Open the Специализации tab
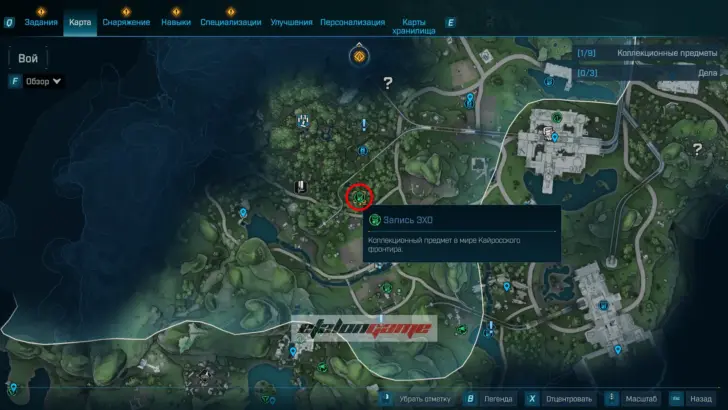This screenshot has height=410, width=728. pos(231,22)
